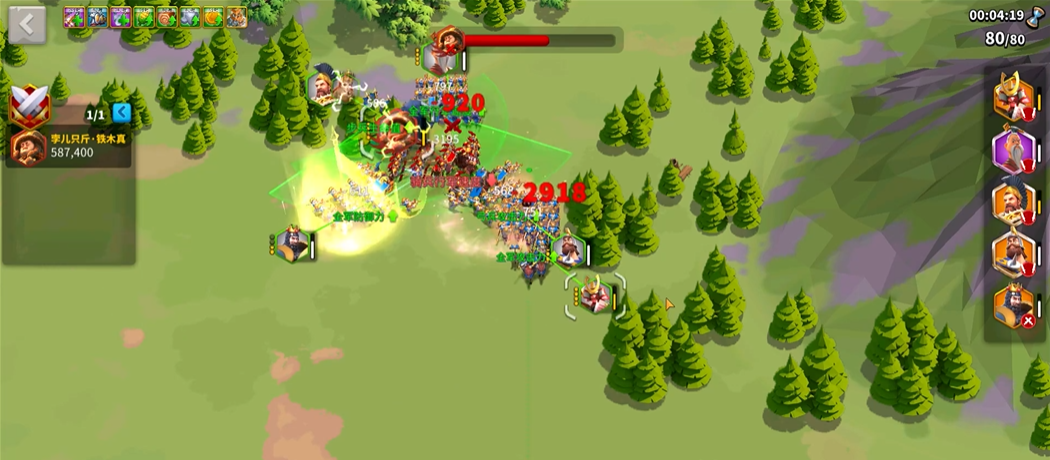Choose the white-bearded elder on purple portrait

(1012, 150)
